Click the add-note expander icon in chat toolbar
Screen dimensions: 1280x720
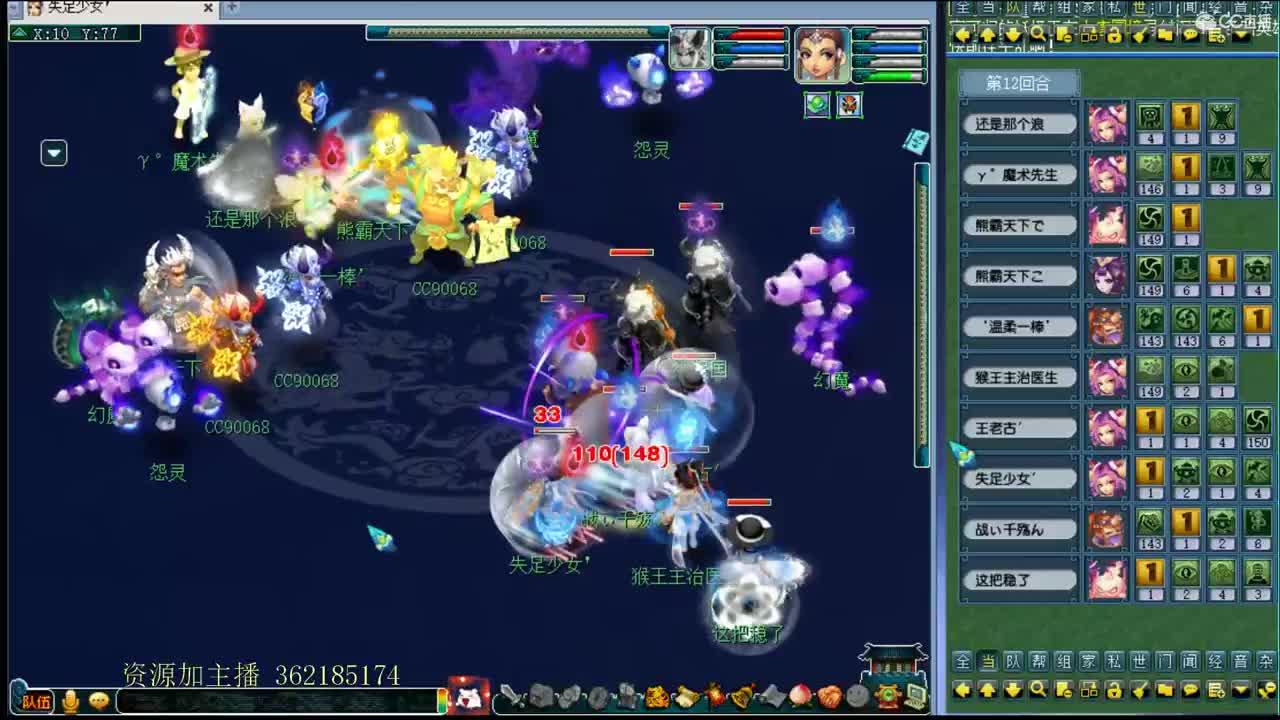click(1215, 34)
